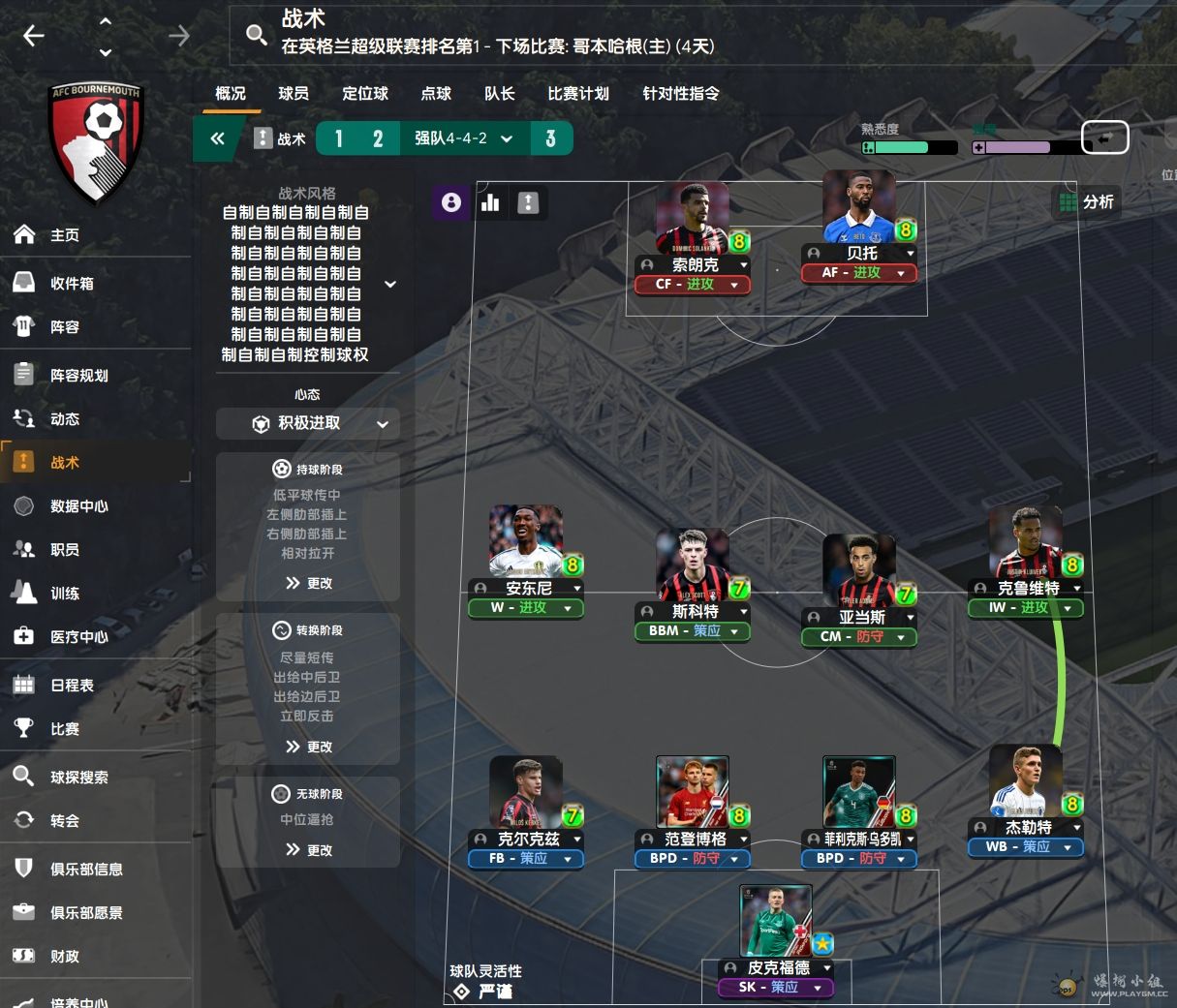Open the 转会 transfers section

tap(65, 821)
